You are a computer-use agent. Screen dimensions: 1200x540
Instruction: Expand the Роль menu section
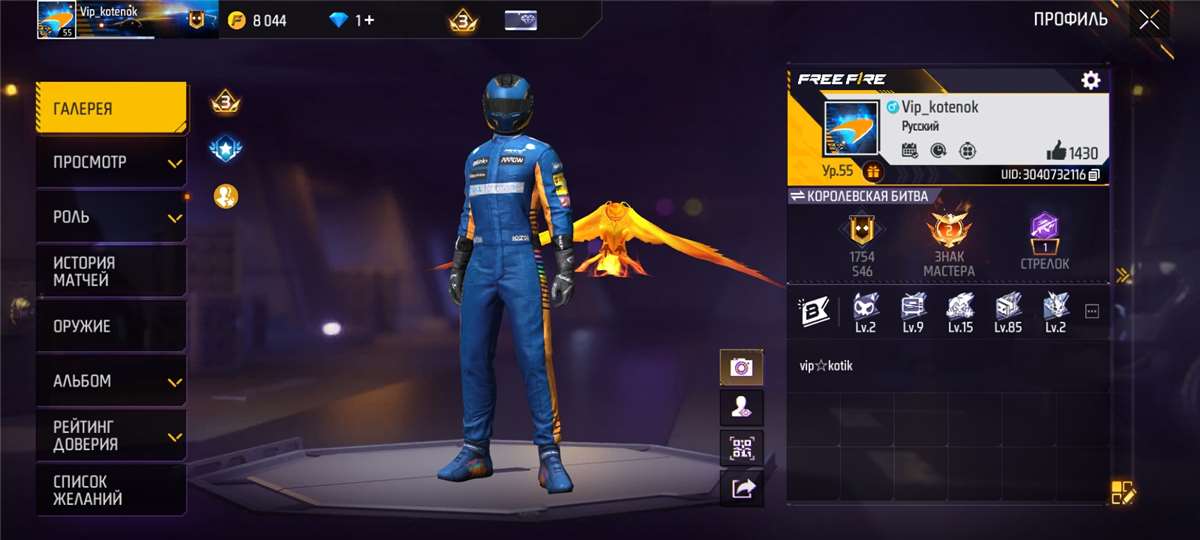(x=111, y=216)
